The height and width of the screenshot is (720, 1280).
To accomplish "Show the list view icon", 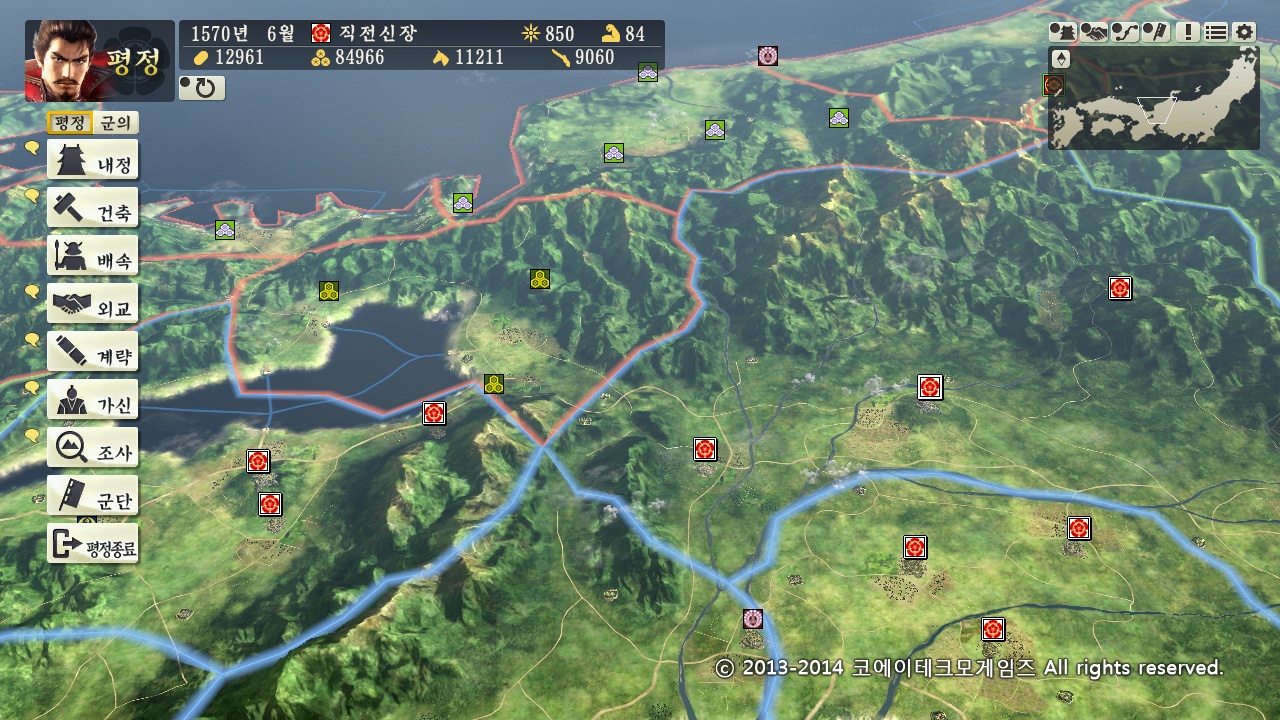I will [x=1215, y=32].
